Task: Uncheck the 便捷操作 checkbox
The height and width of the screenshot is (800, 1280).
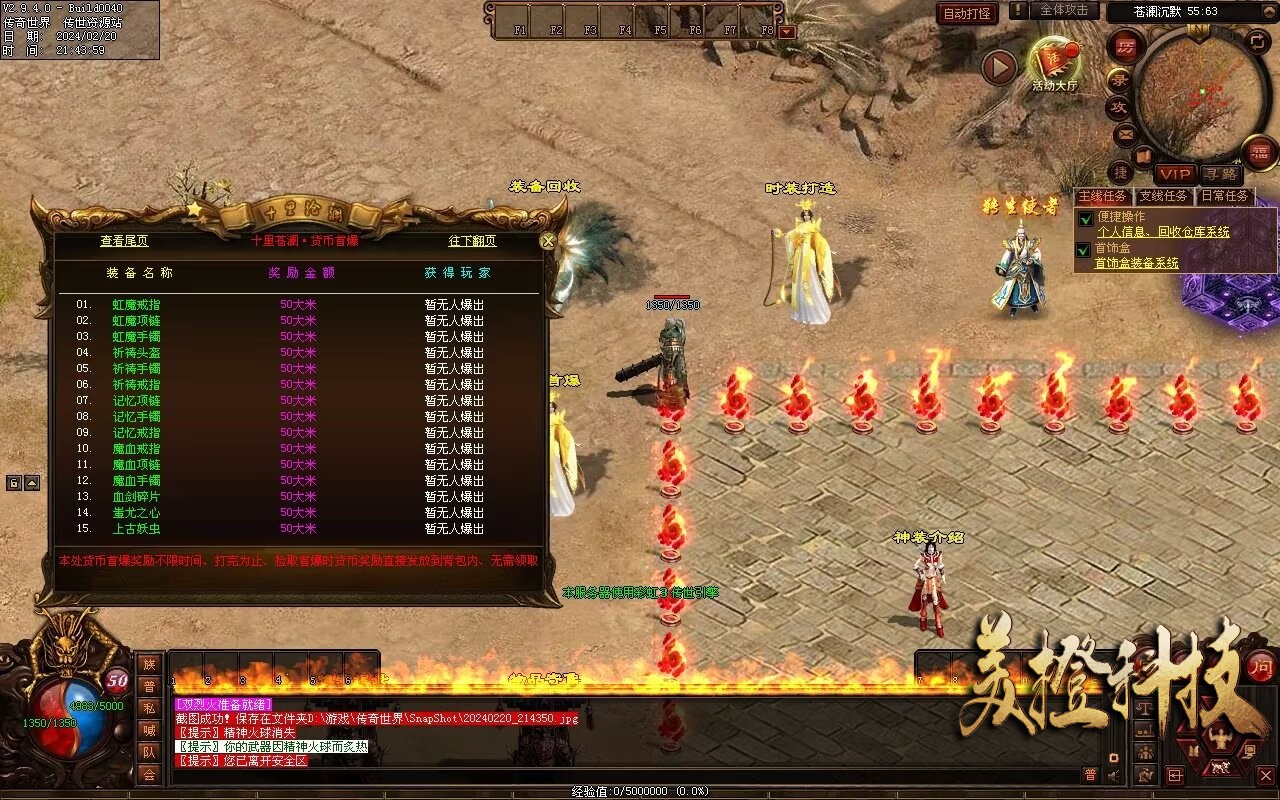Action: 1085,219
